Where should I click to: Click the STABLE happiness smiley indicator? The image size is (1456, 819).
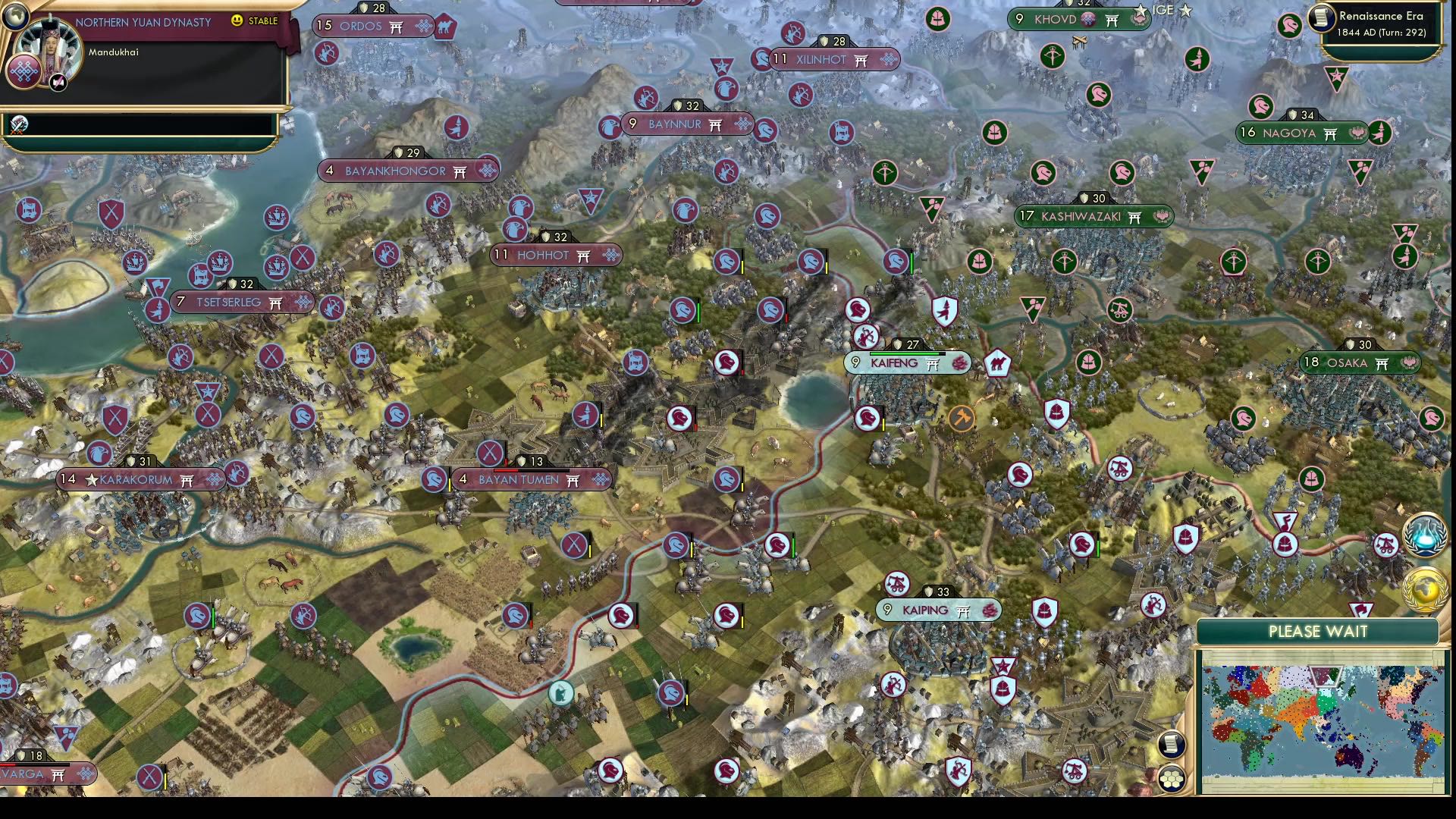click(x=237, y=22)
